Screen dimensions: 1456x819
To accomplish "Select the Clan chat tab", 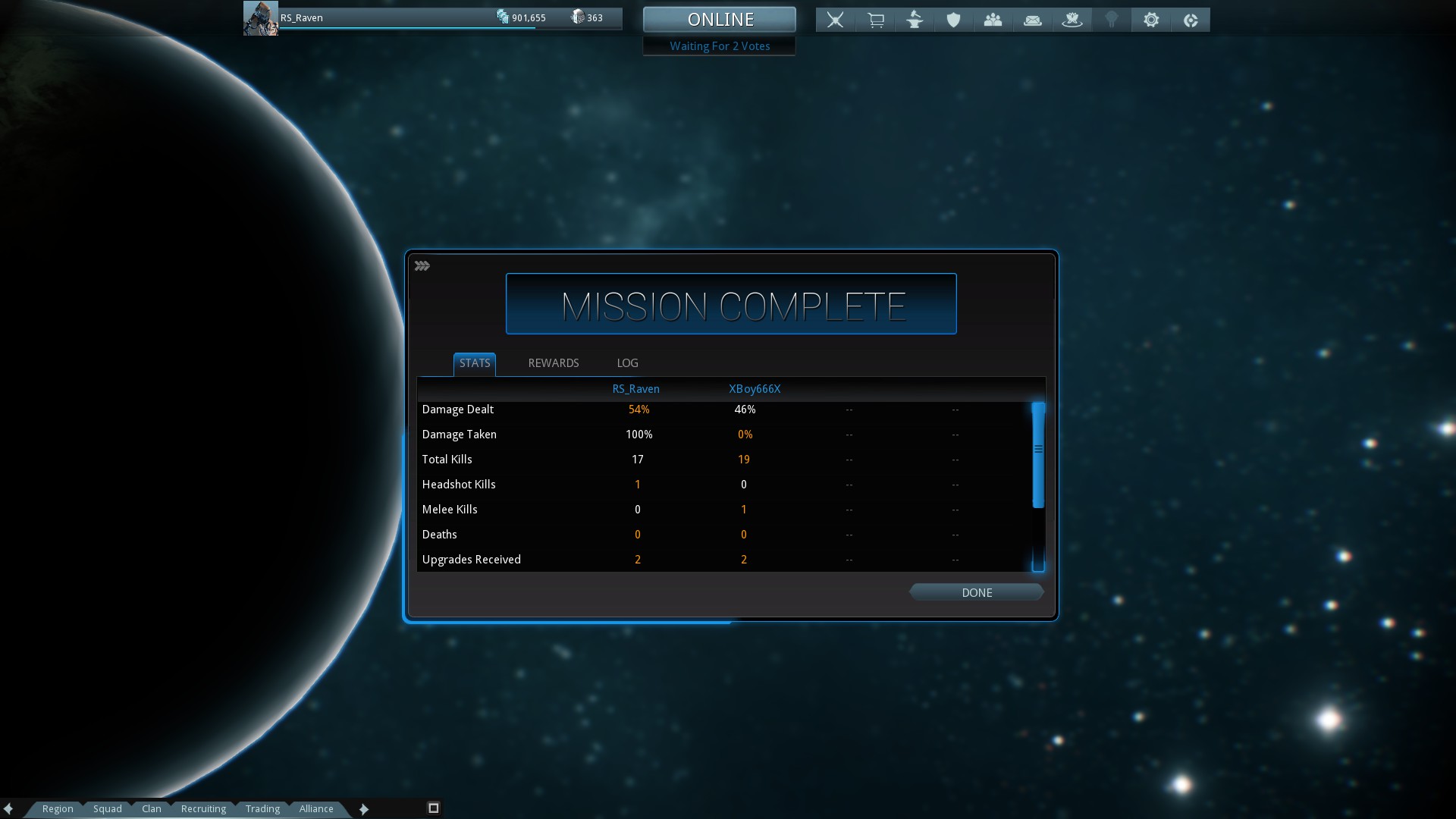I will click(152, 808).
